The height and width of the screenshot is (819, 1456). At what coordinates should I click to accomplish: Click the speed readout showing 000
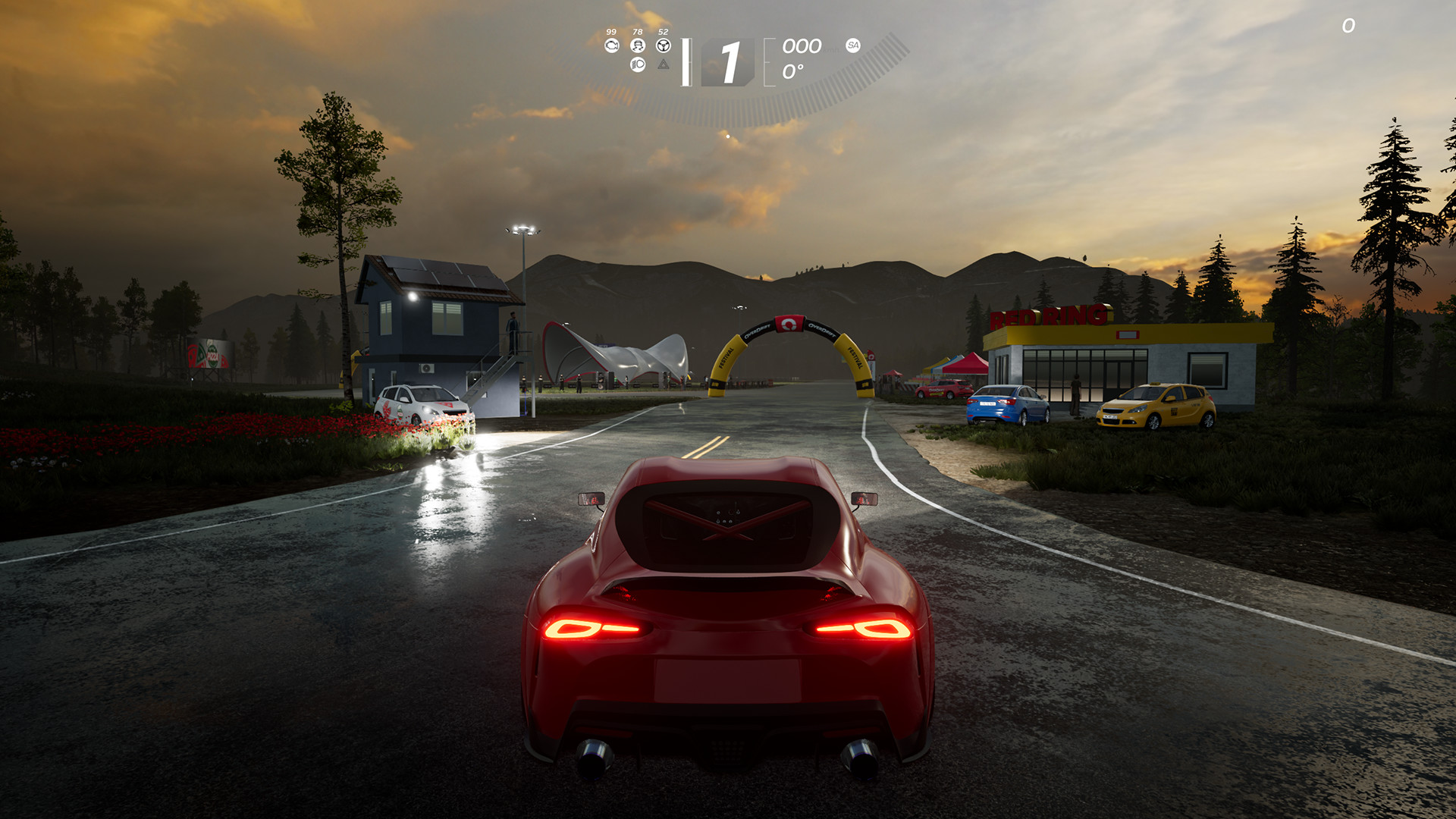[801, 47]
